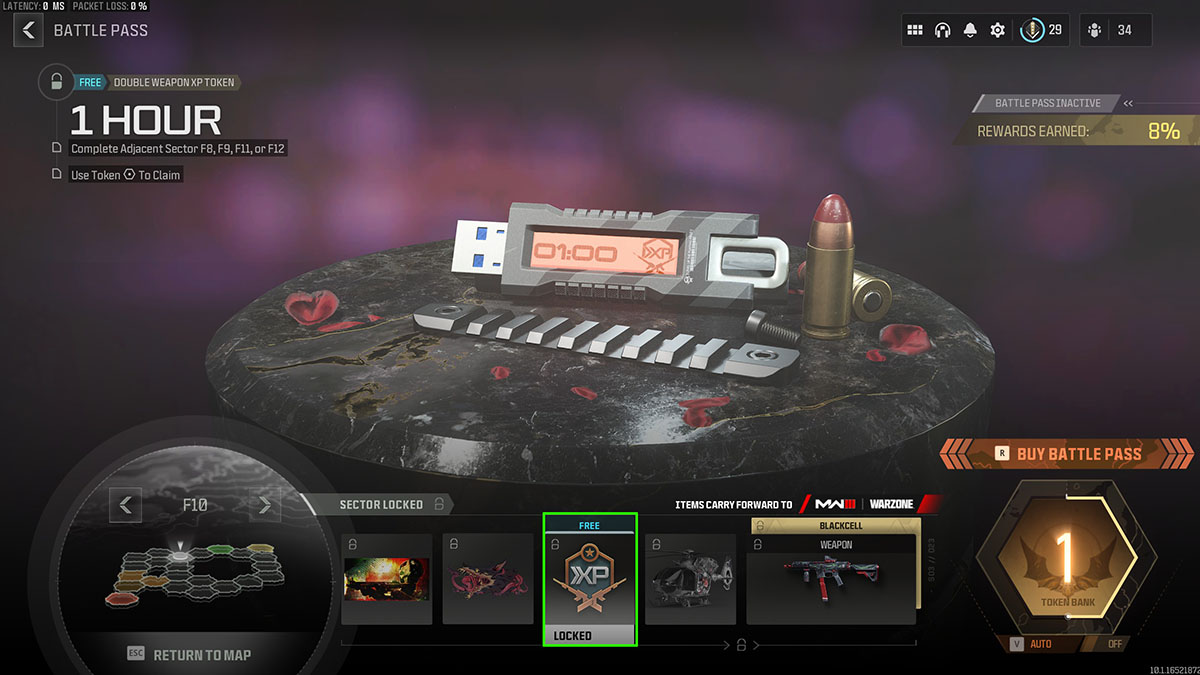1200x675 pixels.
Task: Select the BlackCell weapon reward tile
Action: pos(831,579)
